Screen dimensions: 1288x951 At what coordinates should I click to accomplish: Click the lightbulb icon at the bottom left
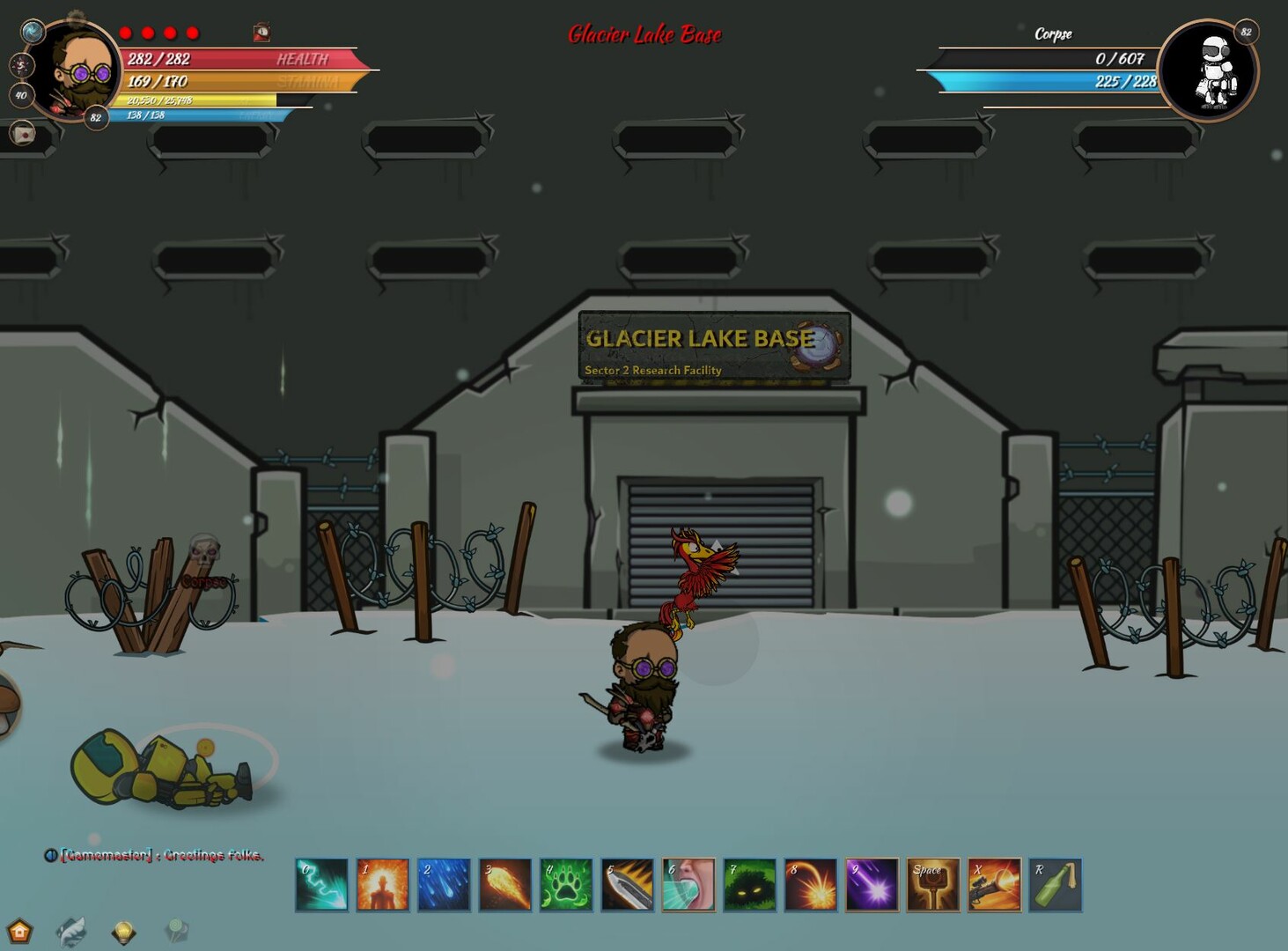click(123, 930)
